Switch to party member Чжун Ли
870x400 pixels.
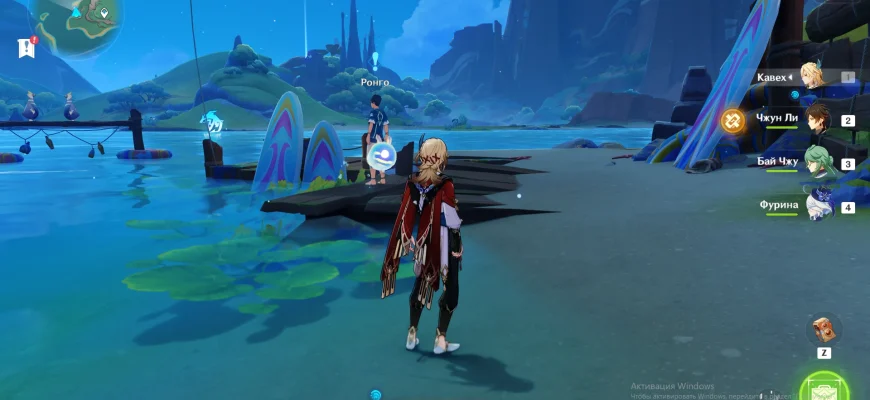point(817,120)
